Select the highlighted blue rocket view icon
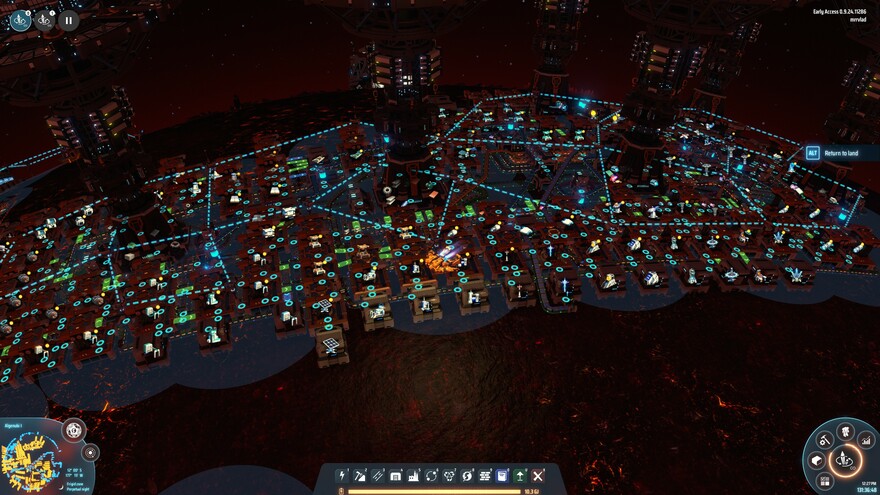Viewport: 880px width, 495px height. click(x=20, y=19)
